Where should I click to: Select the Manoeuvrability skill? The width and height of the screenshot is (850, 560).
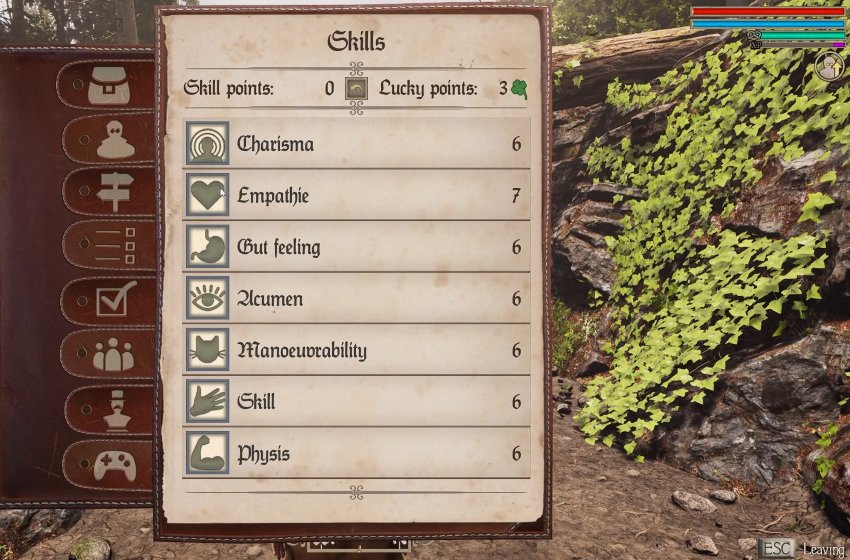point(357,351)
